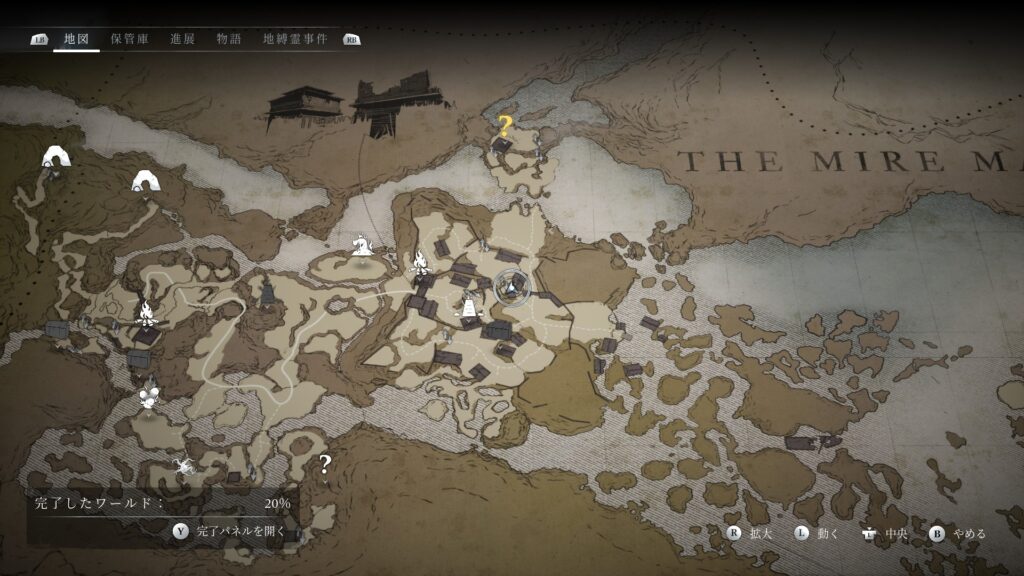Image resolution: width=1024 pixels, height=576 pixels.
Task: Select the 物語 tab
Action: (229, 39)
